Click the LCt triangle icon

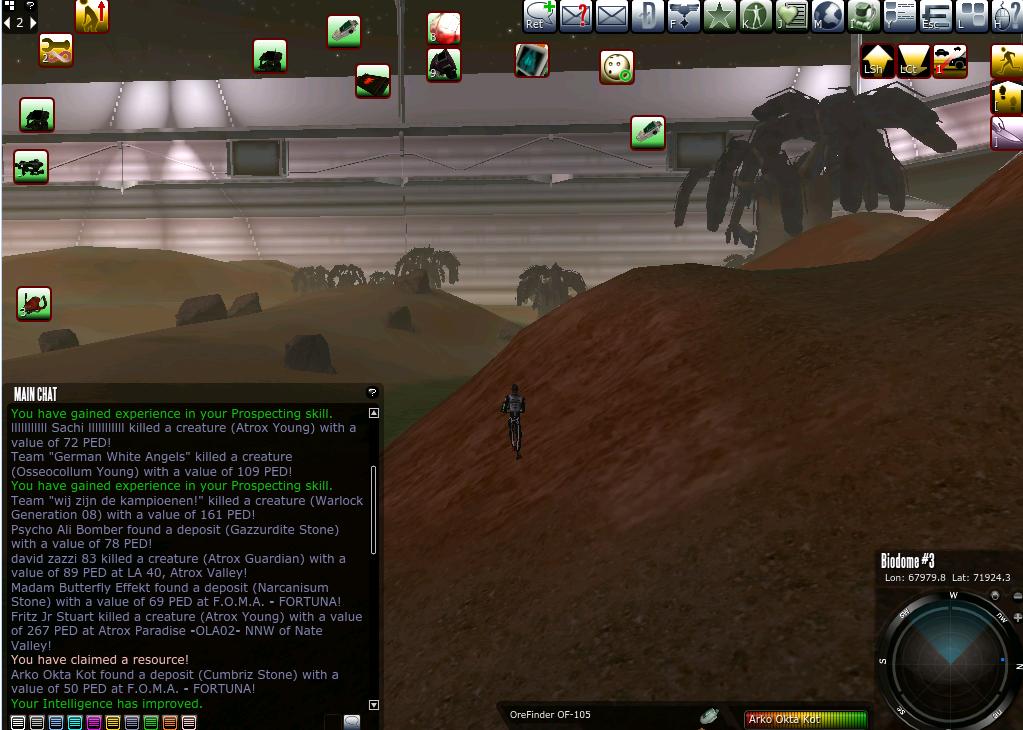(x=913, y=61)
